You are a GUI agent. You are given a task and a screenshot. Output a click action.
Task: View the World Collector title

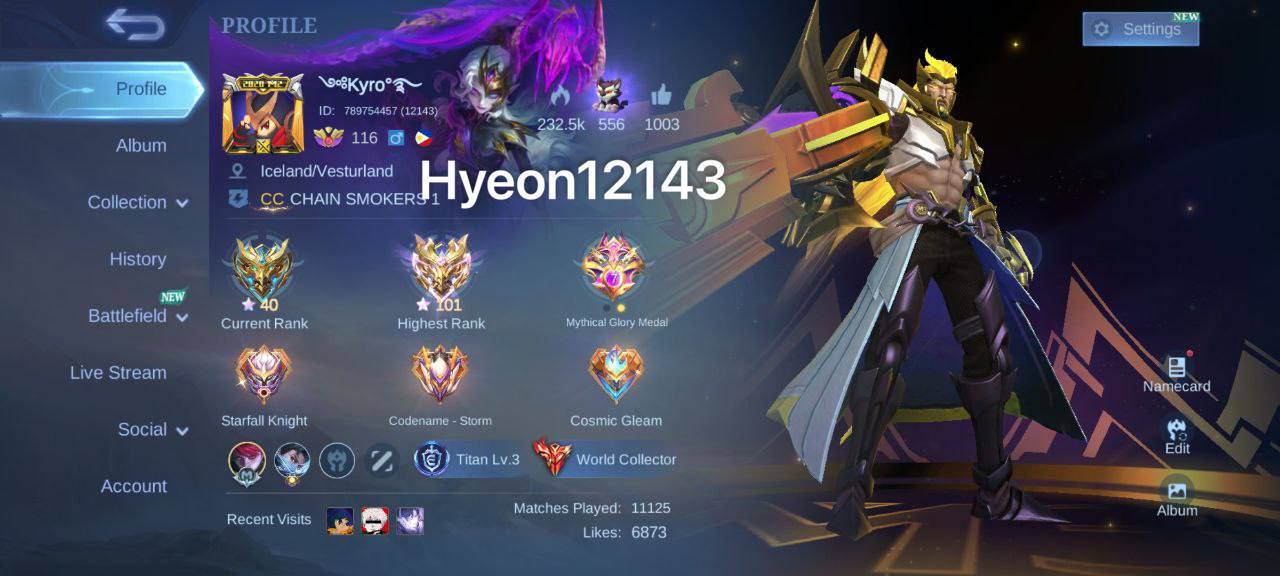[606, 459]
